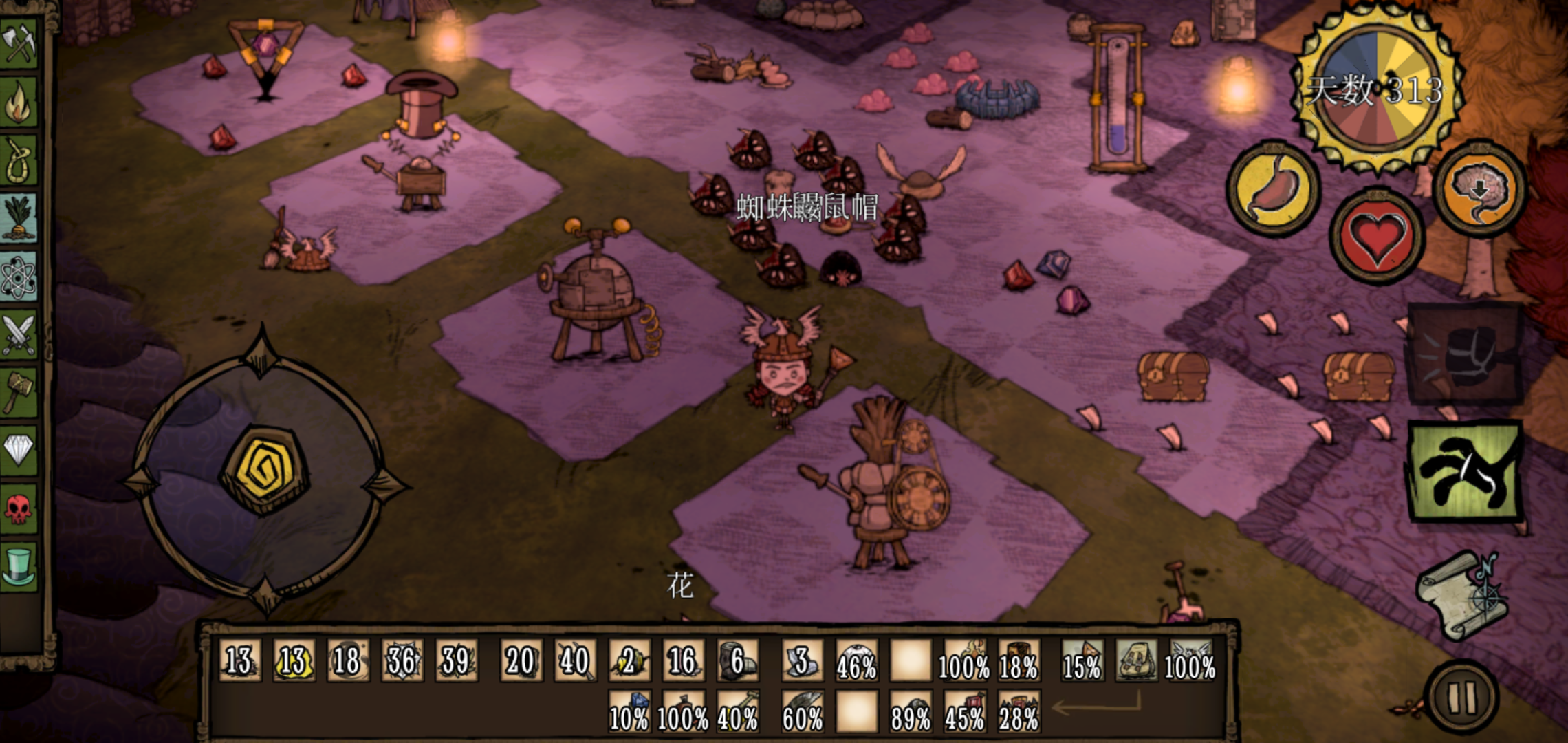Open the Fire crafting tab
The width and height of the screenshot is (1568, 743).
click(x=19, y=102)
